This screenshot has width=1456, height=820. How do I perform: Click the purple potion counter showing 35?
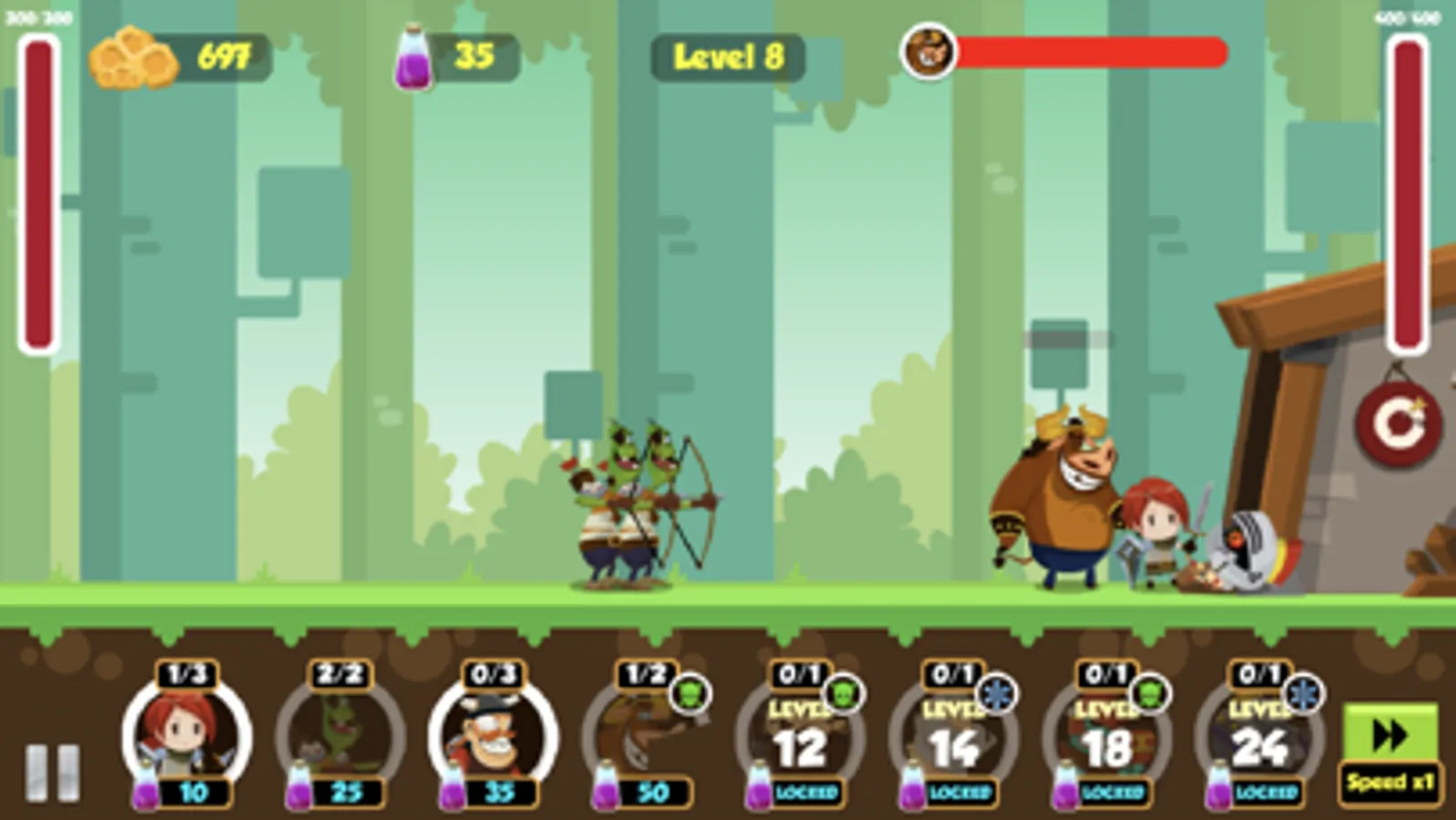tap(446, 56)
